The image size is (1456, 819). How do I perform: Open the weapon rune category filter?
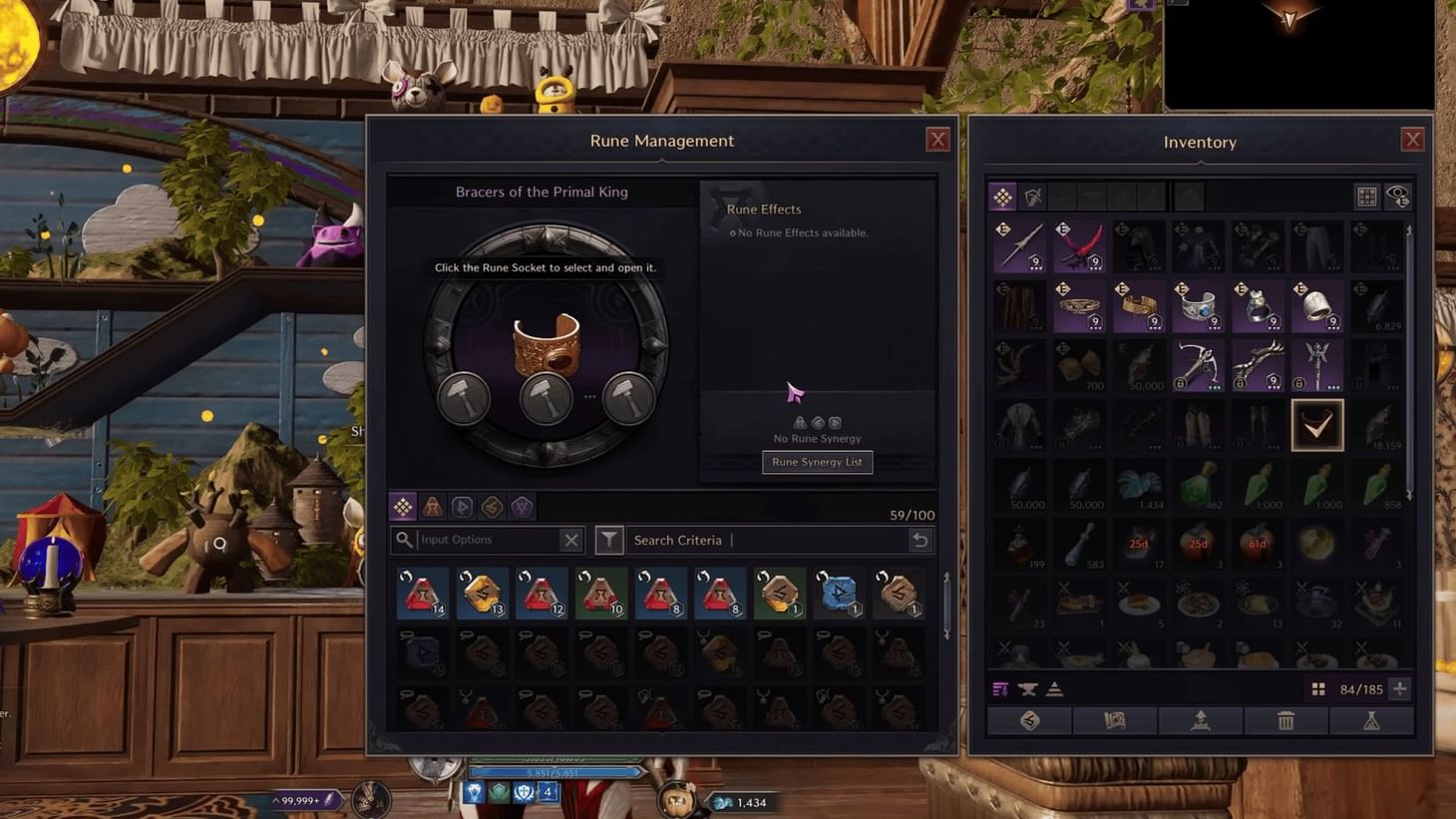433,506
